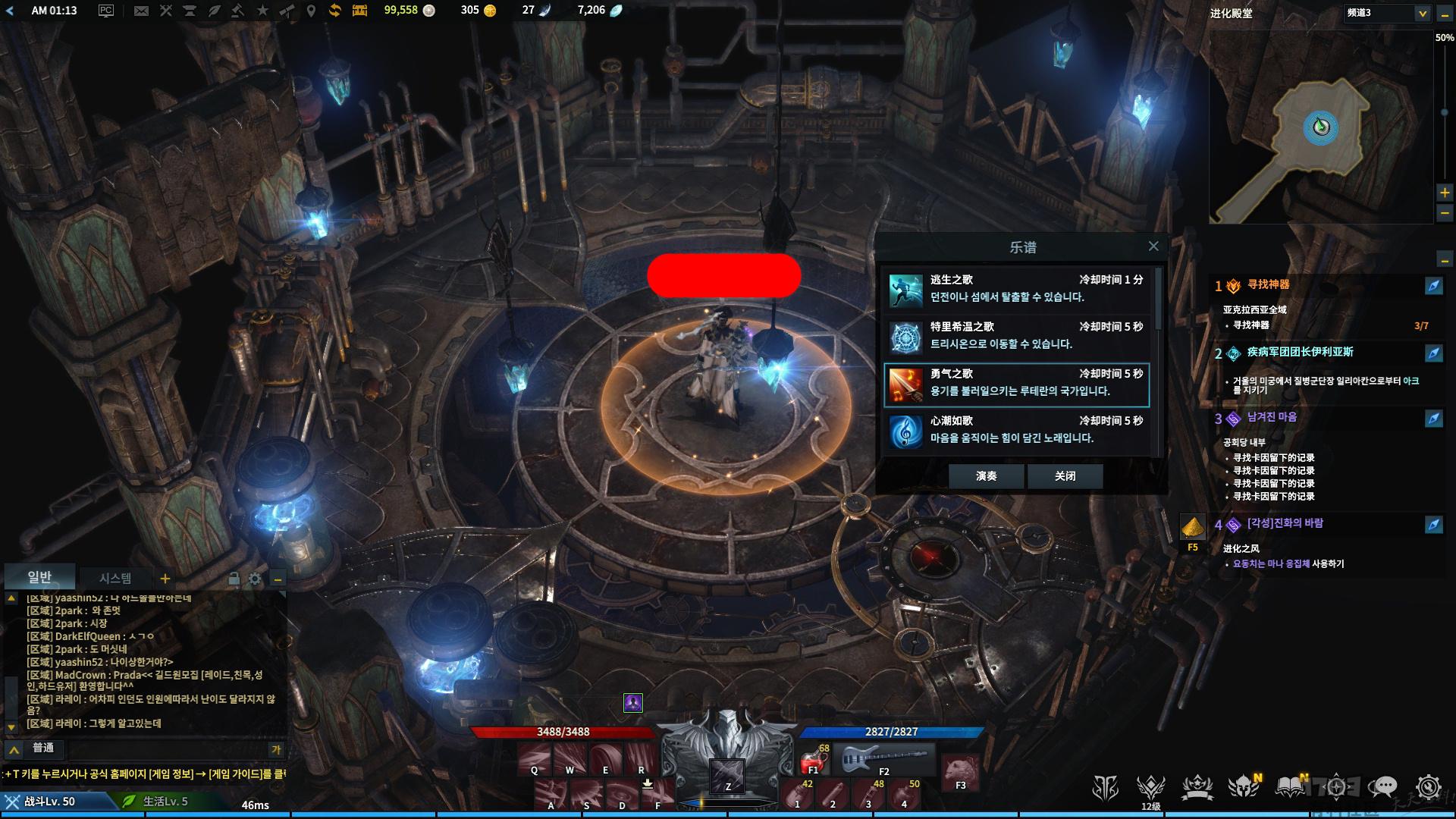Viewport: 1456px width, 819px height.
Task: Track the 寻找神器 quest entry
Action: coord(1269,285)
